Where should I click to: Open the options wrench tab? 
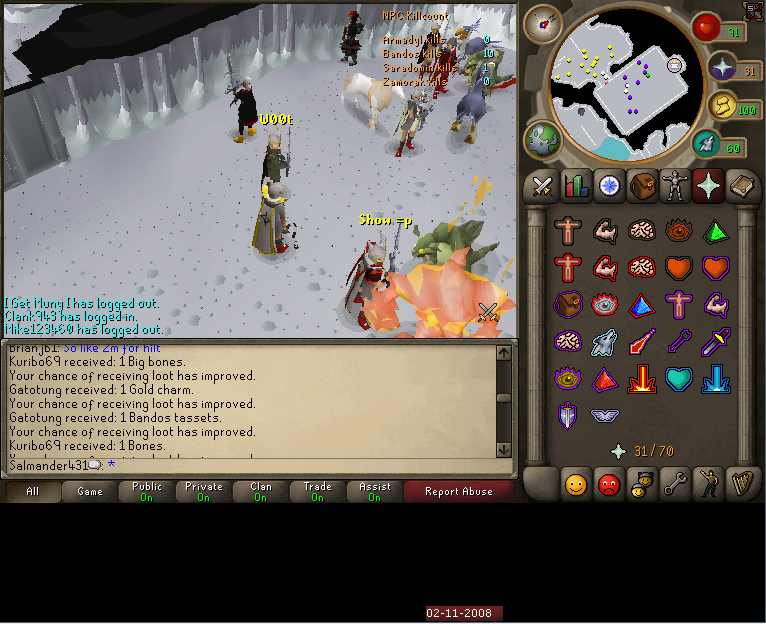(676, 485)
